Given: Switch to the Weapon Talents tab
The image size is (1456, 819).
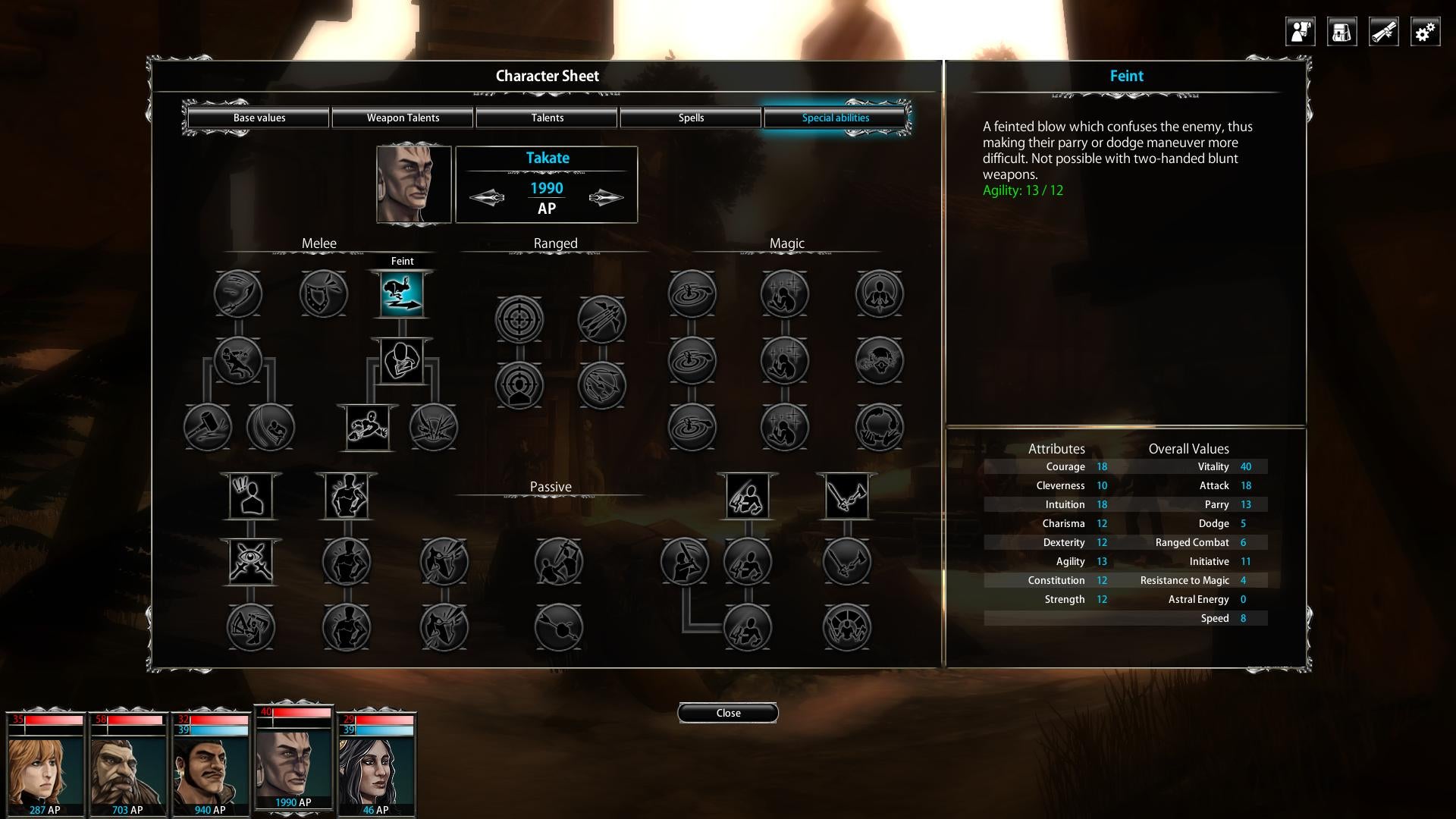Looking at the screenshot, I should tap(403, 118).
